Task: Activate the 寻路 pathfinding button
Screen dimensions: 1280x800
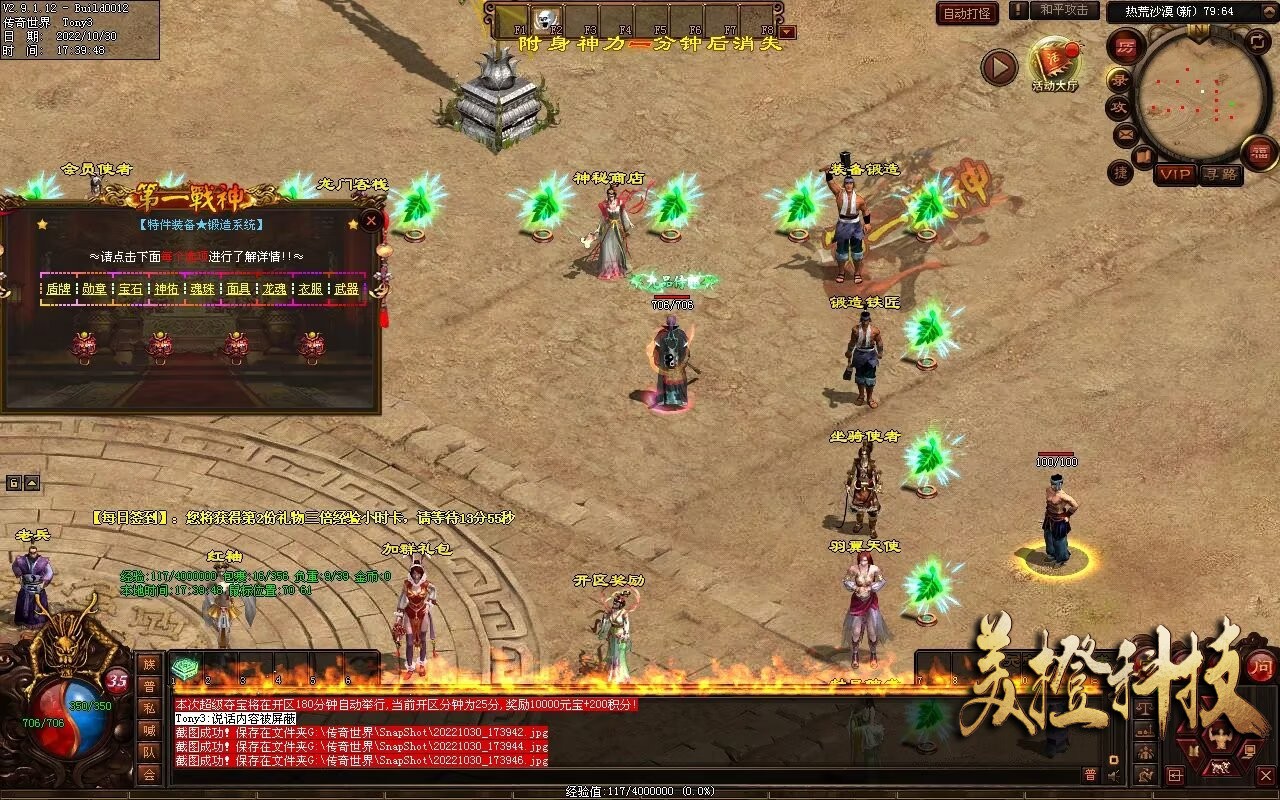Action: click(1220, 174)
